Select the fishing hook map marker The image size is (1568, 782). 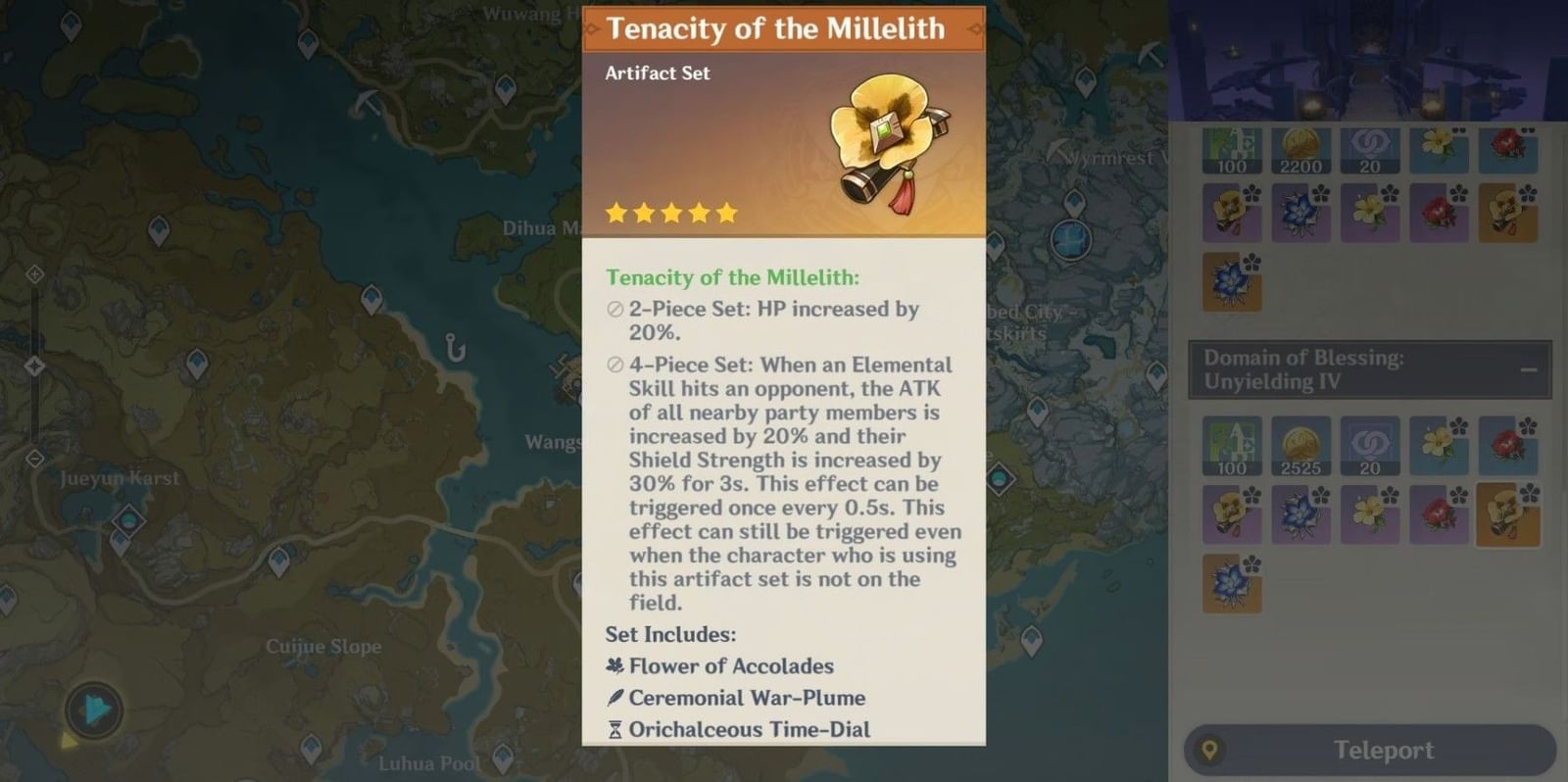coord(454,348)
